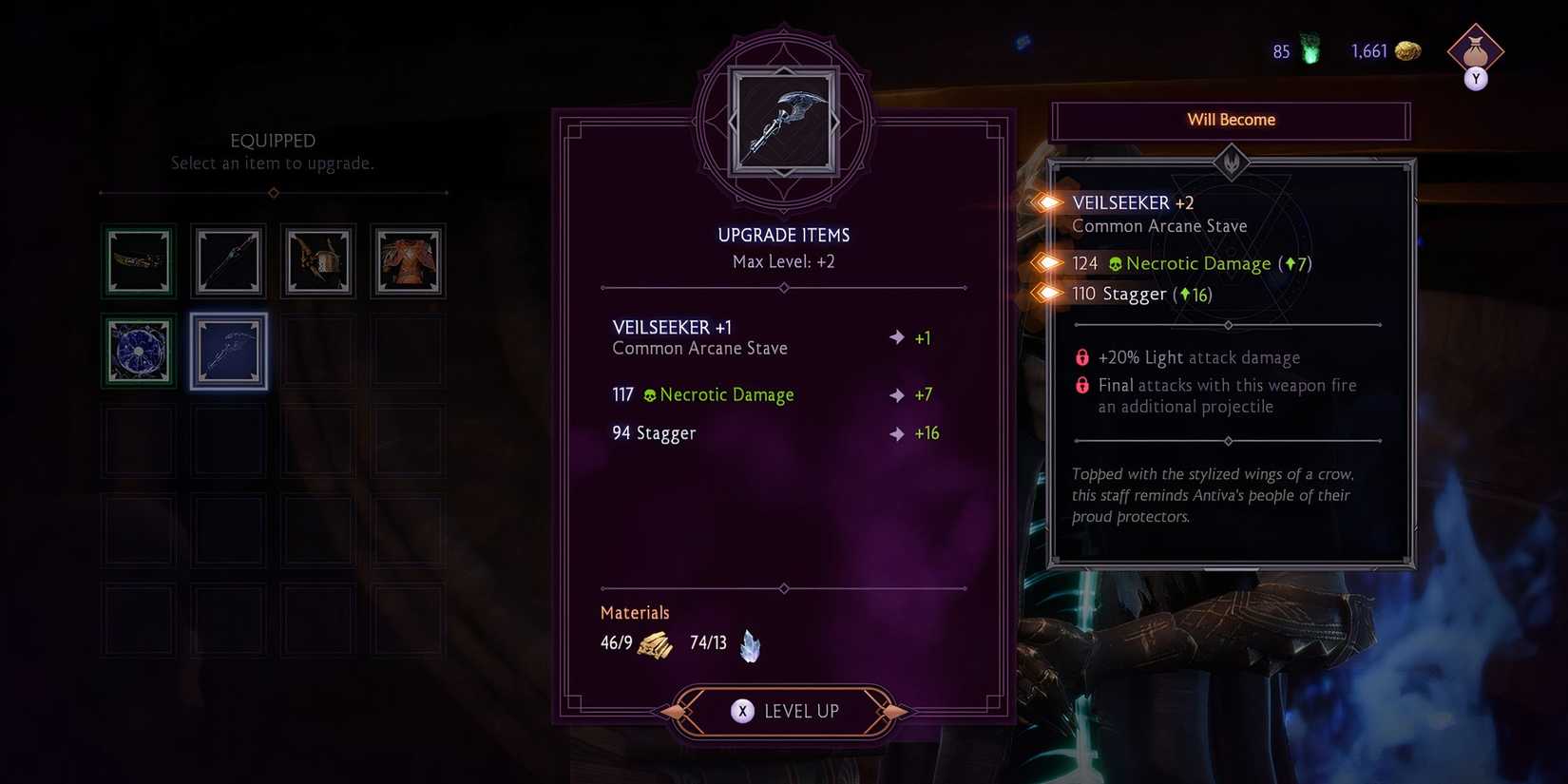
Task: Select the horned helmet equipment slot
Action: click(317, 260)
